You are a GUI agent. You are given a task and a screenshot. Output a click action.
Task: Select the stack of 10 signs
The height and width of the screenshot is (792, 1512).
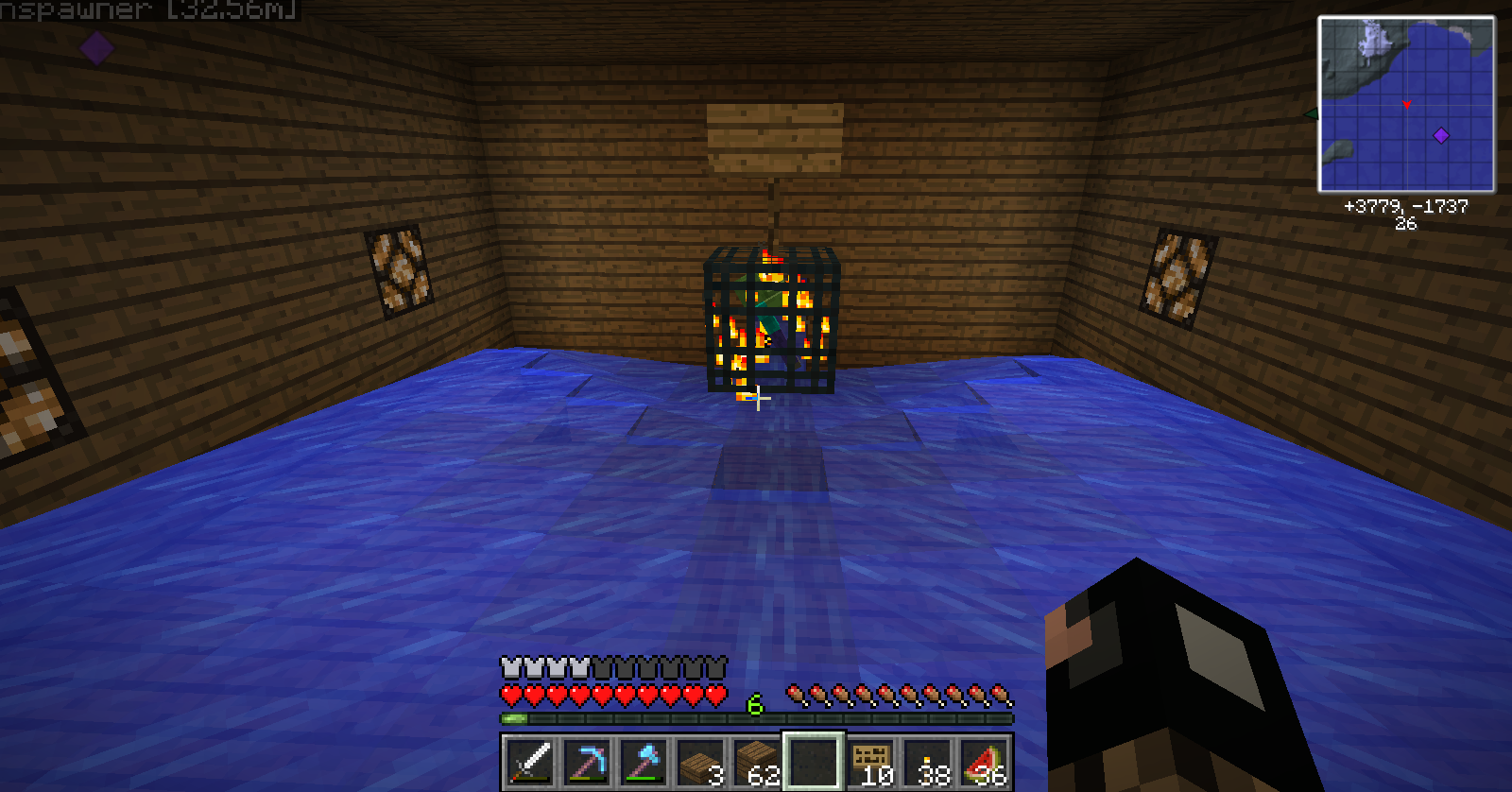pyautogui.click(x=870, y=762)
